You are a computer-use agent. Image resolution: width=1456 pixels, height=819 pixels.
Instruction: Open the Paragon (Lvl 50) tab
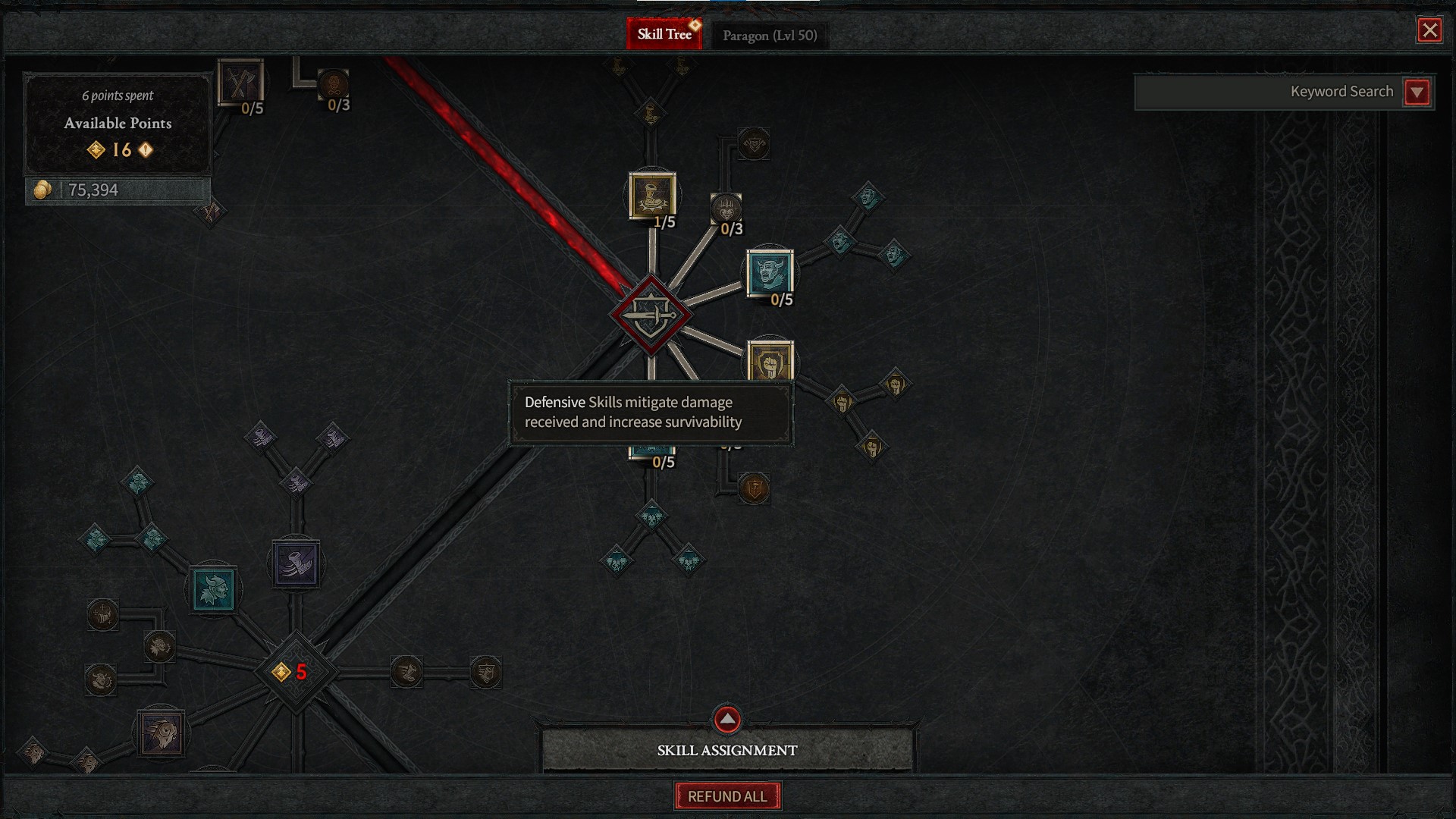pos(769,36)
